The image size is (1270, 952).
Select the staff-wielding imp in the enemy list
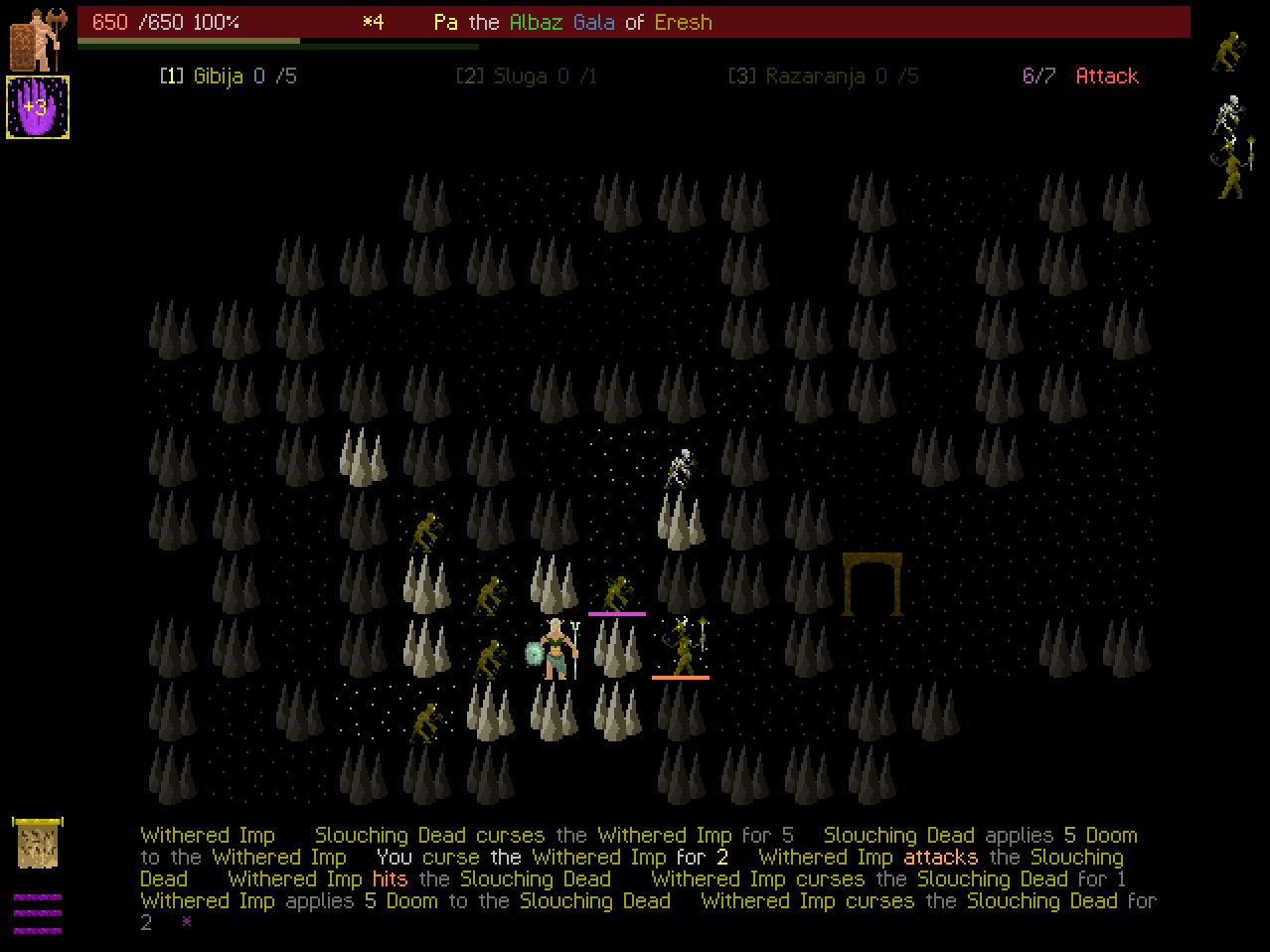[x=1232, y=169]
